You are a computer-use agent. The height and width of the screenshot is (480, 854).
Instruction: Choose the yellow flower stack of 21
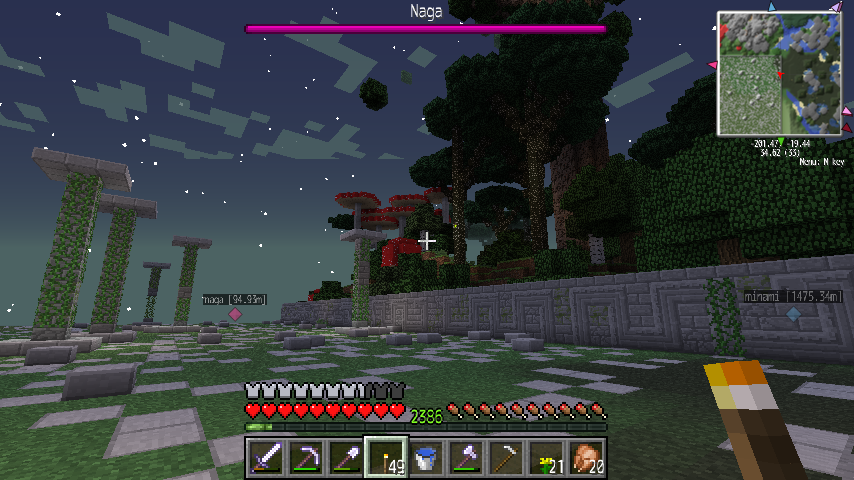[x=546, y=457]
